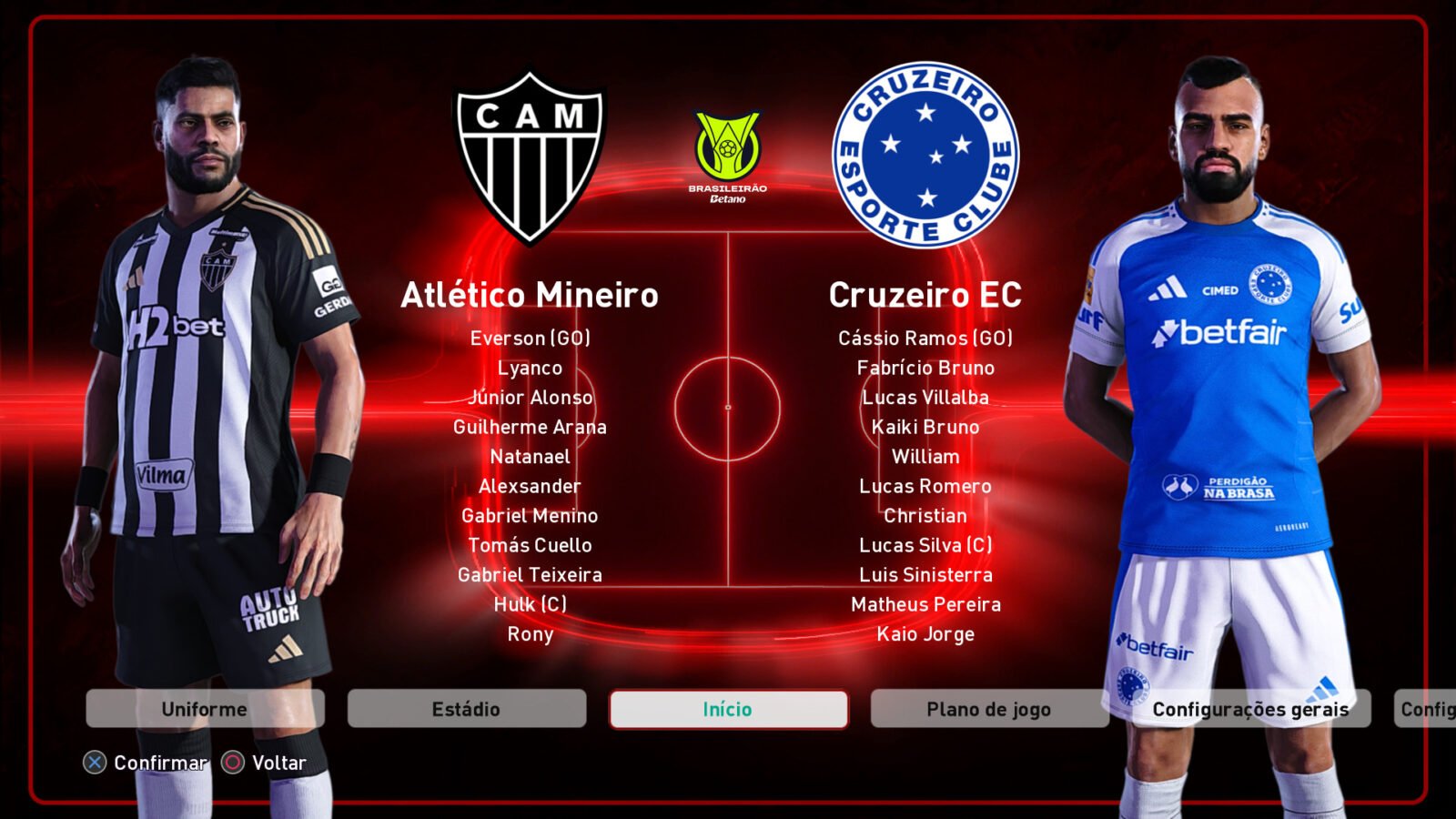Open the Configurações gerais tab

click(1251, 708)
